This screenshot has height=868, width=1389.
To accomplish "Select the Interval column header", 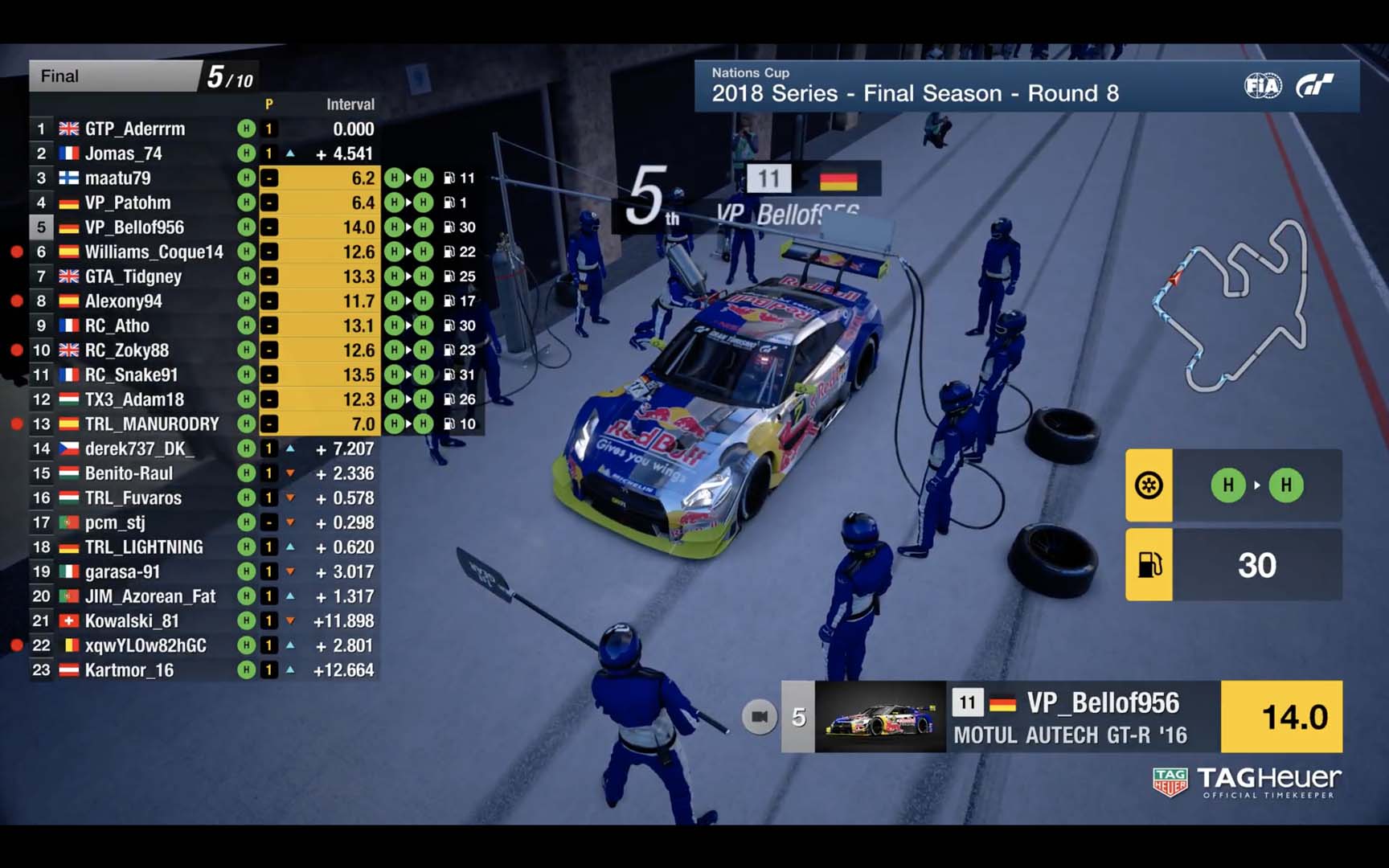I will [350, 104].
